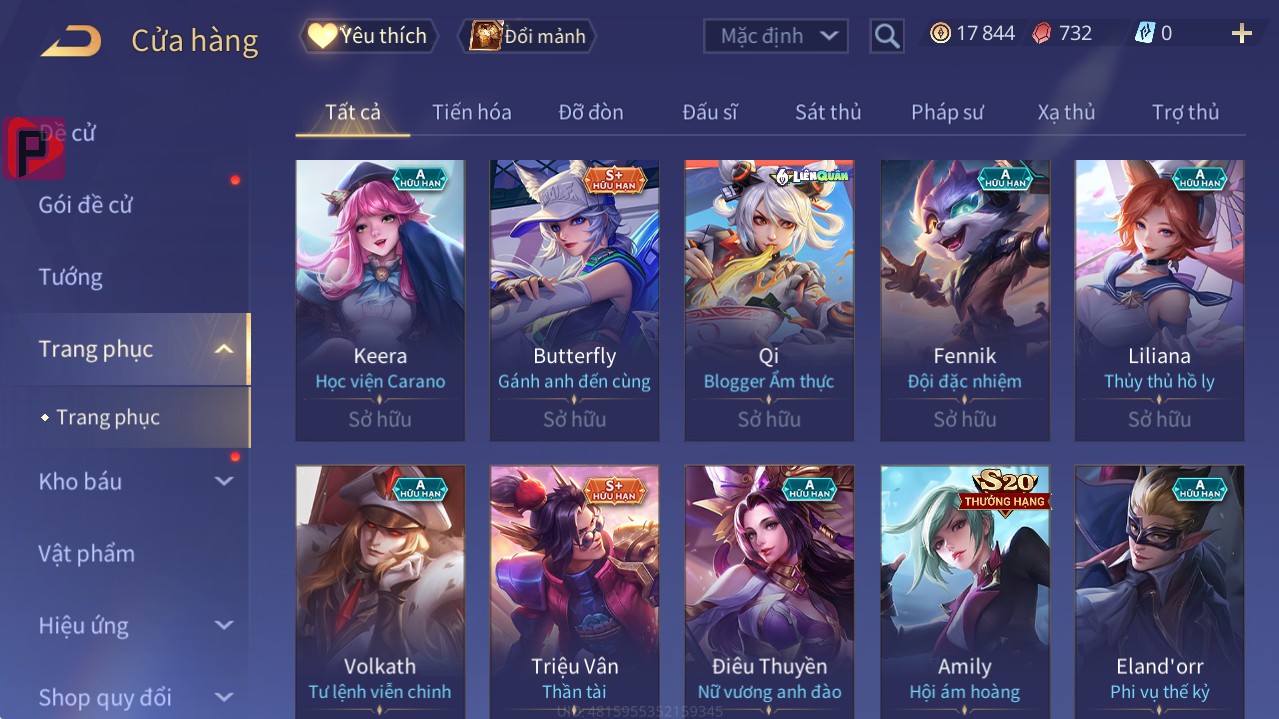Image resolution: width=1279 pixels, height=719 pixels.
Task: Select Keera Học viện Carano skin card
Action: tap(380, 300)
